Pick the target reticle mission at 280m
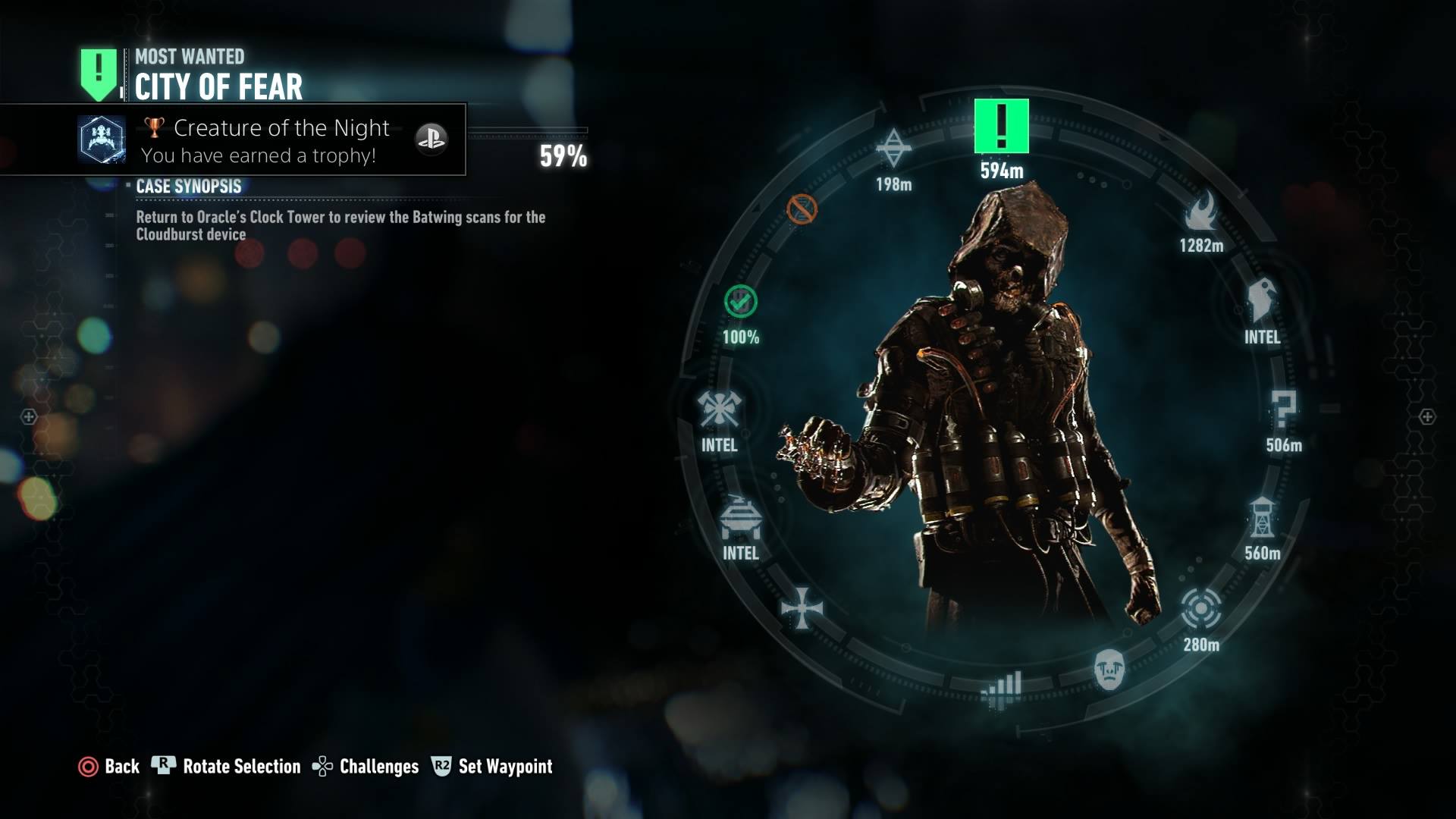 pos(1201,608)
